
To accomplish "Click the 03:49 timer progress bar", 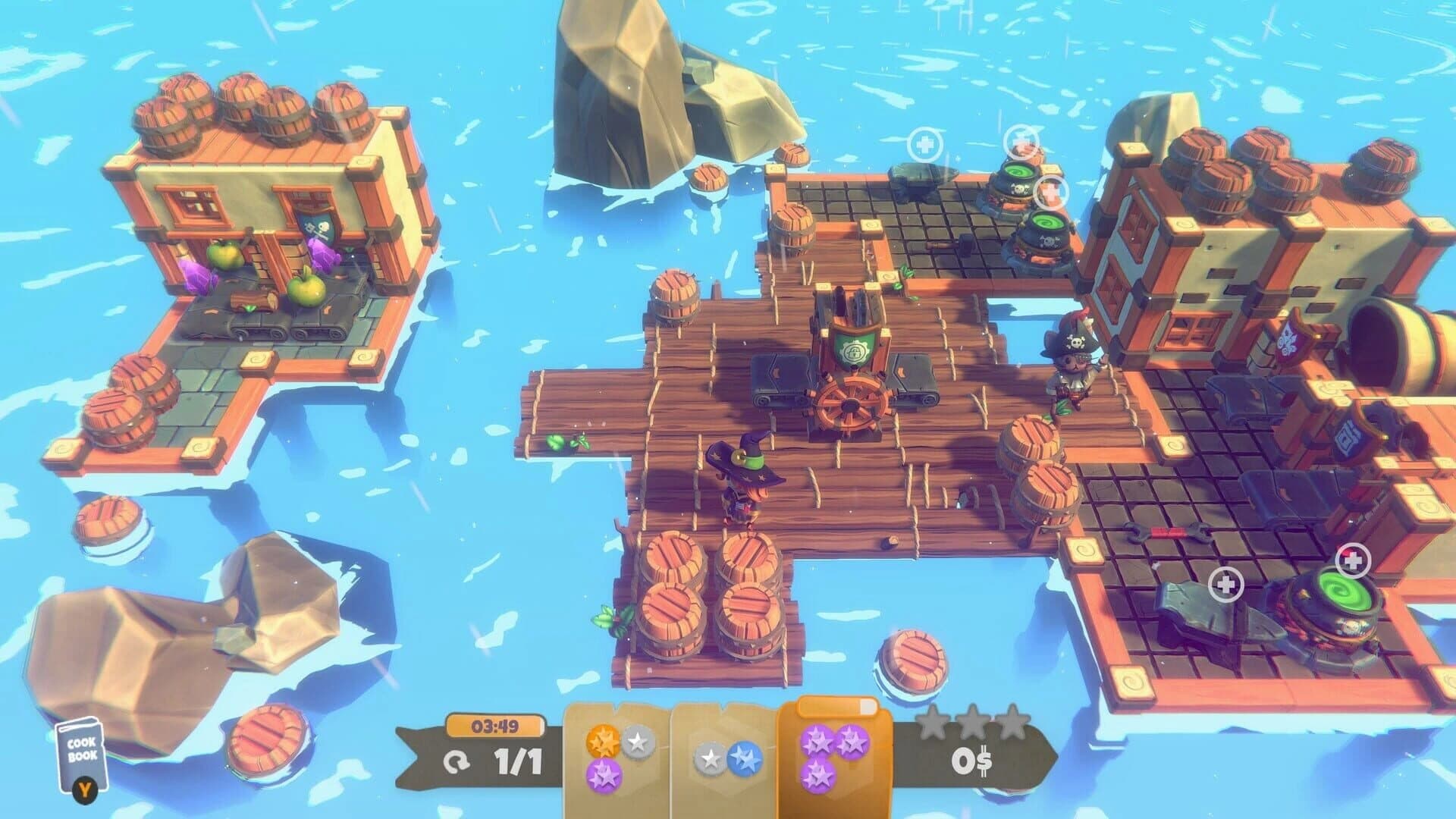I will [497, 724].
